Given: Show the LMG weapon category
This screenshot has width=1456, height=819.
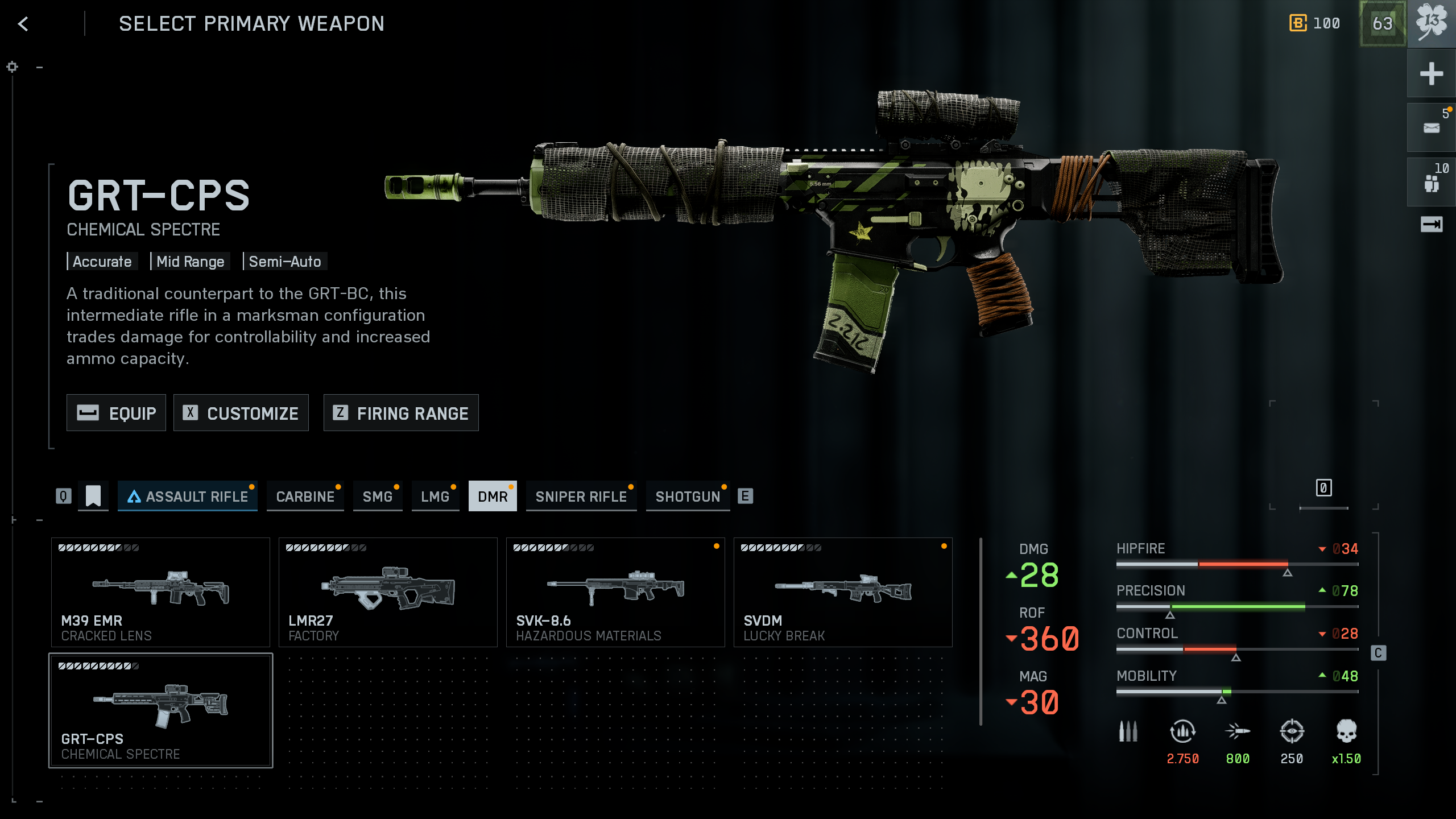Looking at the screenshot, I should click(435, 497).
